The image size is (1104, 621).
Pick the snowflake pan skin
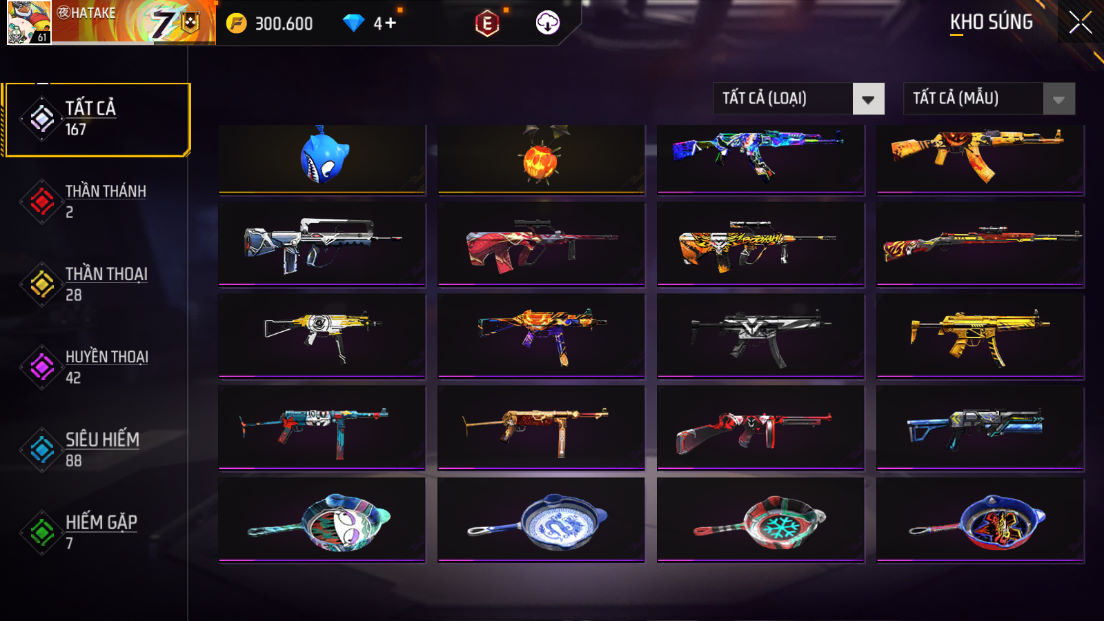(760, 520)
